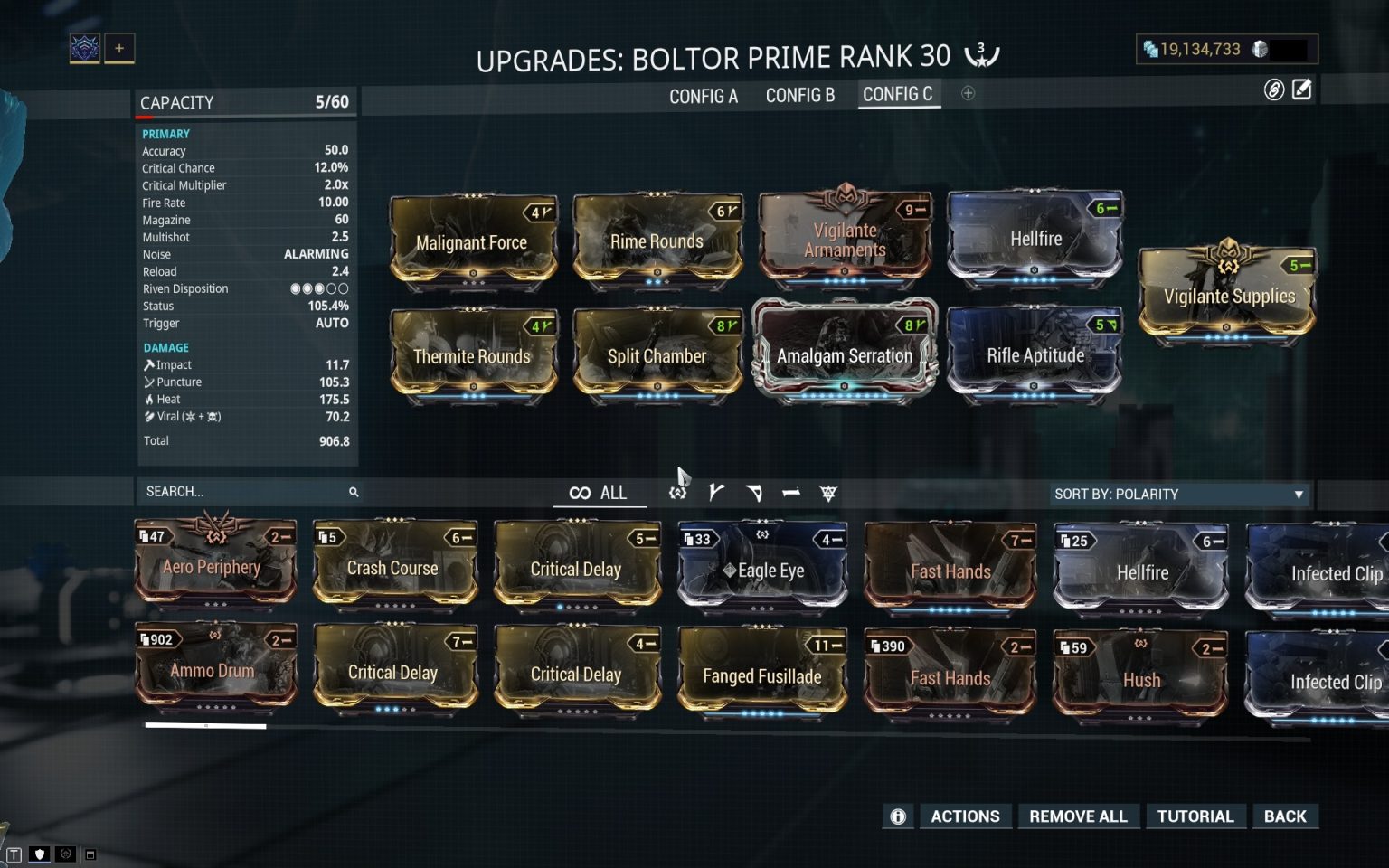The image size is (1389, 868).
Task: Click the edit pencil icon at top right
Action: coord(1302,90)
